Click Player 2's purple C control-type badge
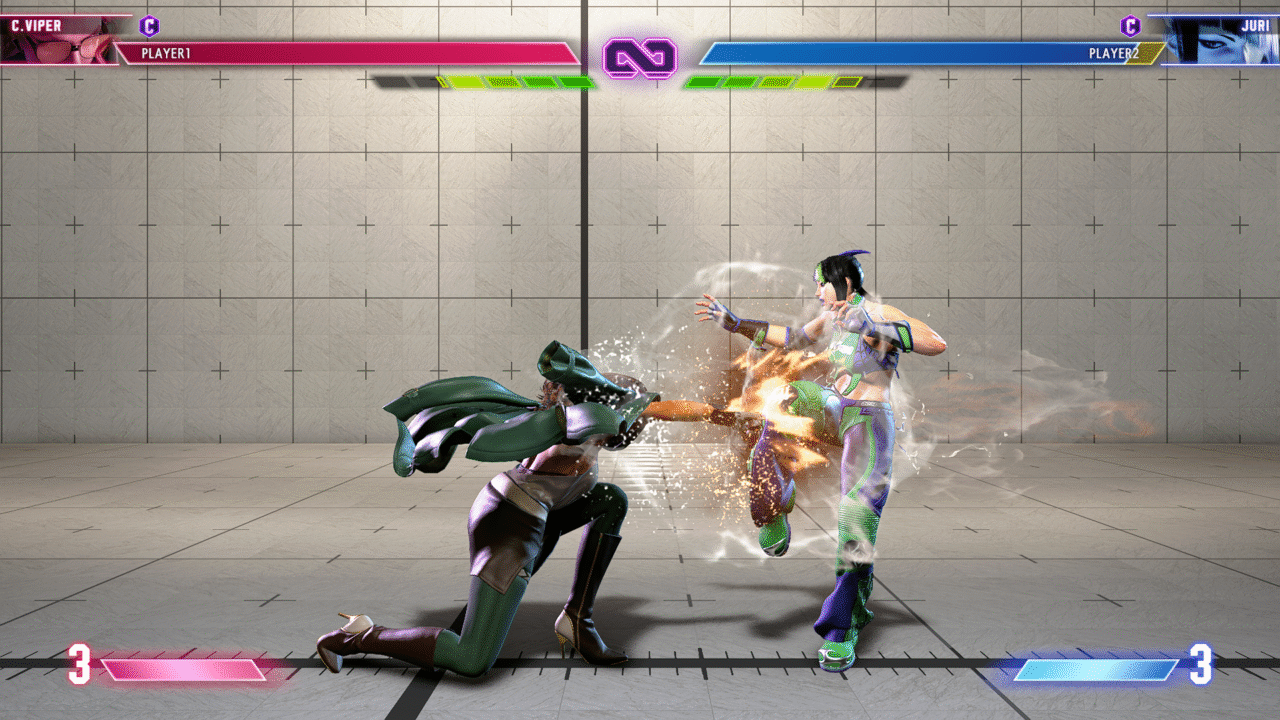1280x720 pixels. click(x=1130, y=27)
